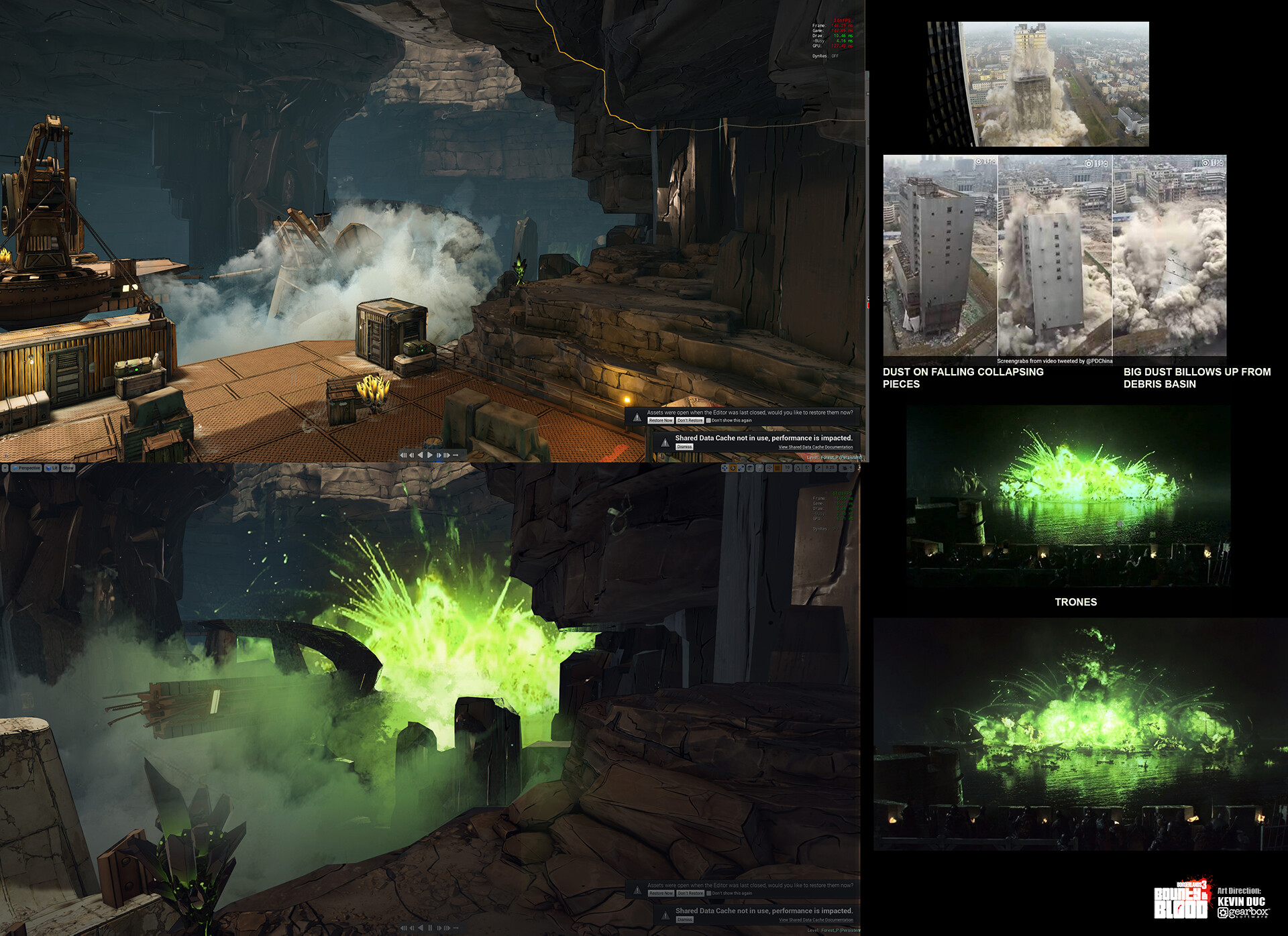Screen dimensions: 1288x936
Task: Choose Don't Restore in the dust viewport
Action: click(x=690, y=420)
